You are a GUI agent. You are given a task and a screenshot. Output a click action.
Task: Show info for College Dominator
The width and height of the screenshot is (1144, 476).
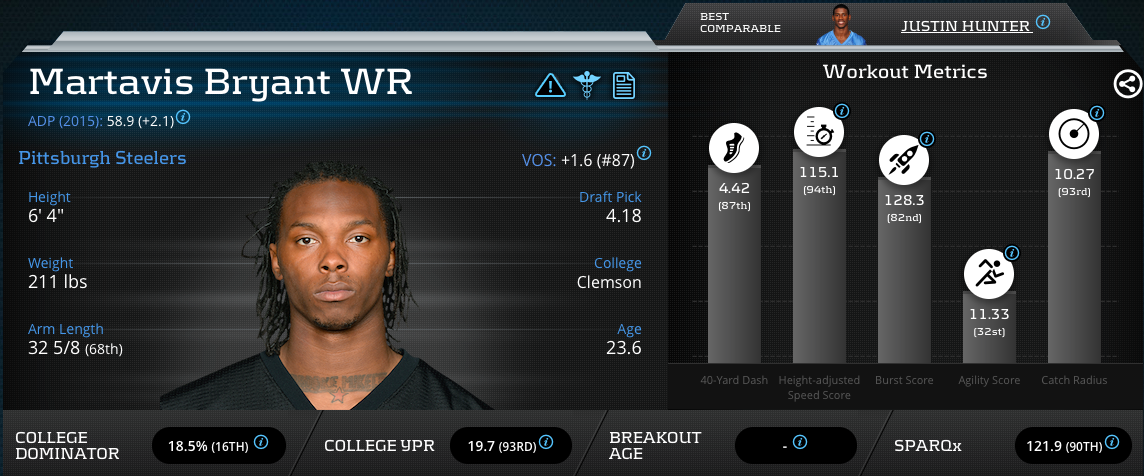coord(261,441)
